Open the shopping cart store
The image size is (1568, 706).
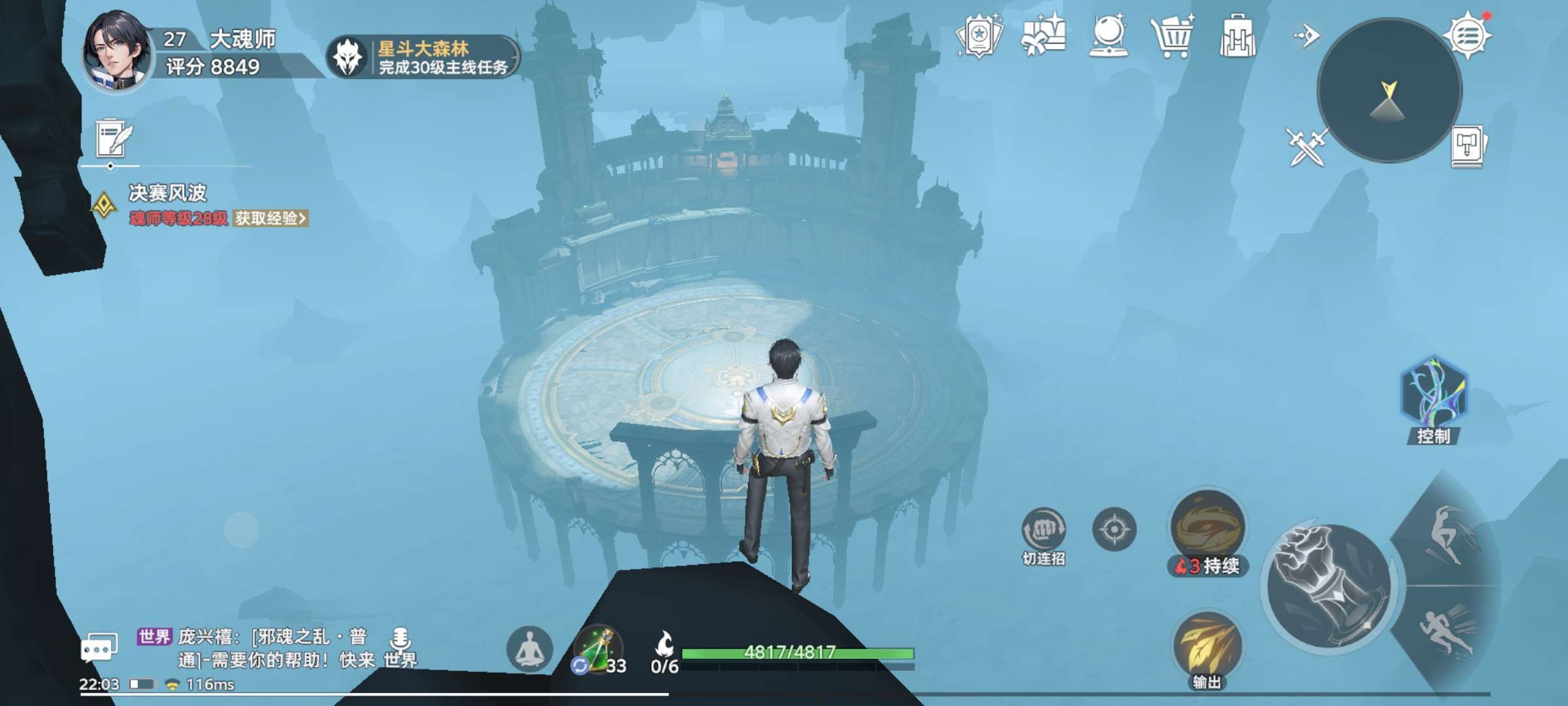[1172, 36]
